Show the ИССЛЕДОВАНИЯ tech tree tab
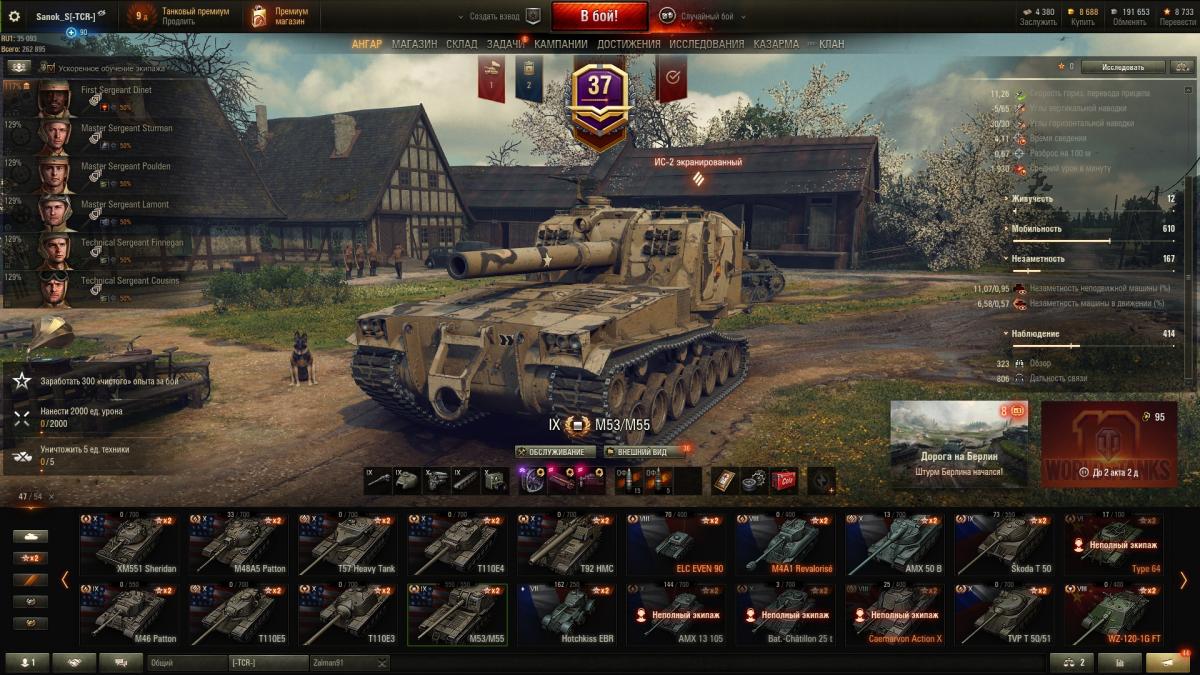1200x675 pixels. point(706,44)
